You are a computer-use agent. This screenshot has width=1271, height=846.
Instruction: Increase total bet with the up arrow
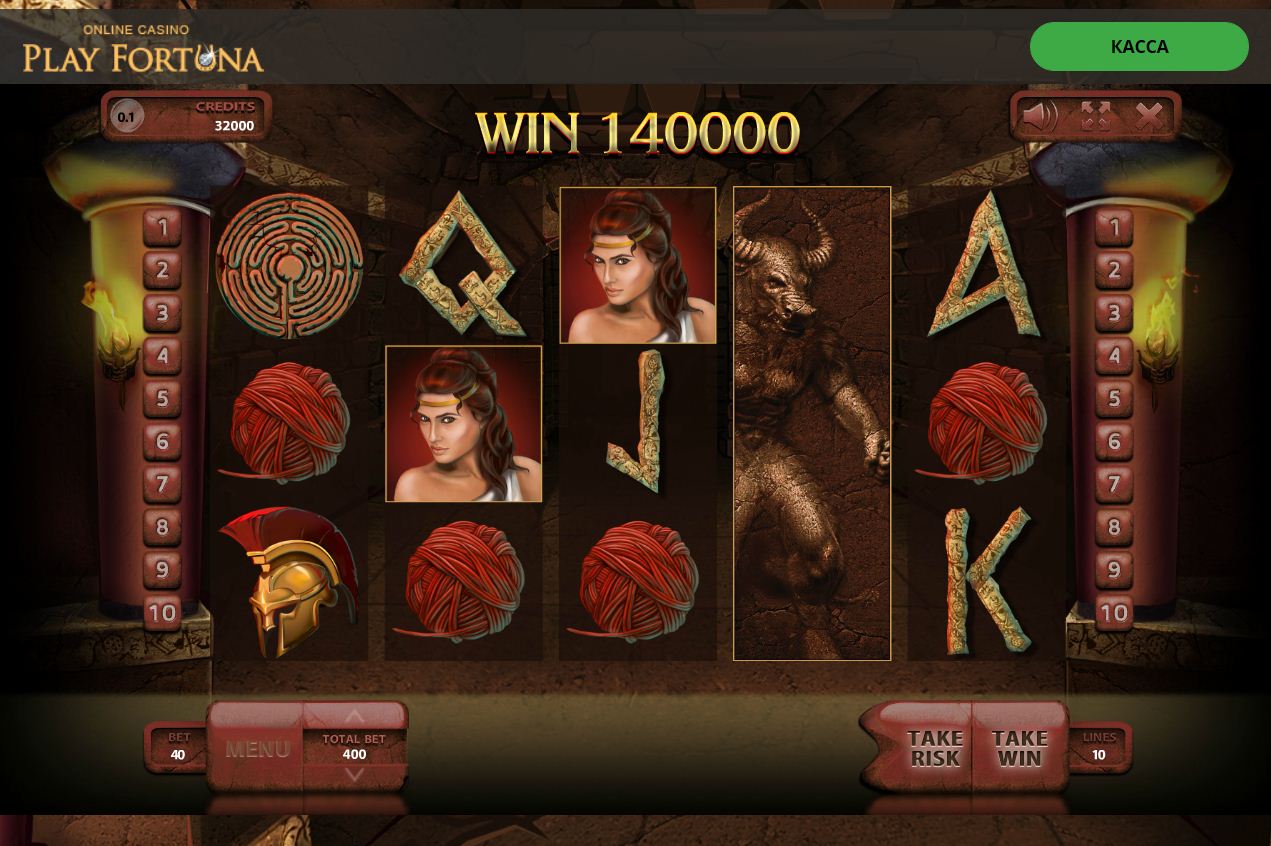point(354,716)
